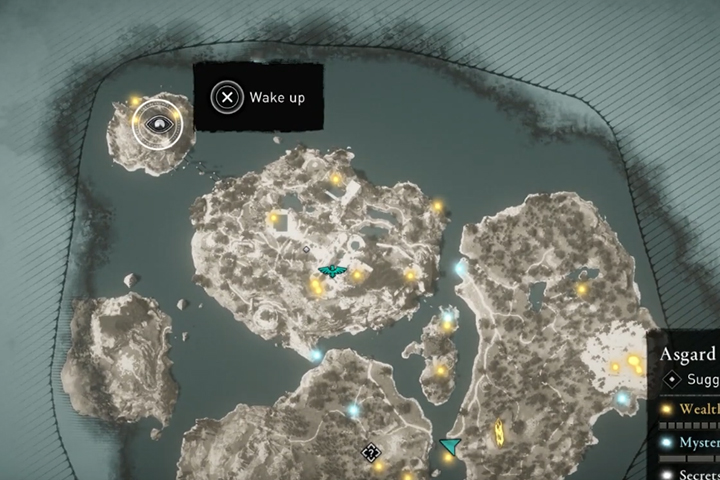Select the golden glowing rune marker
720x480 pixels.
tap(497, 432)
